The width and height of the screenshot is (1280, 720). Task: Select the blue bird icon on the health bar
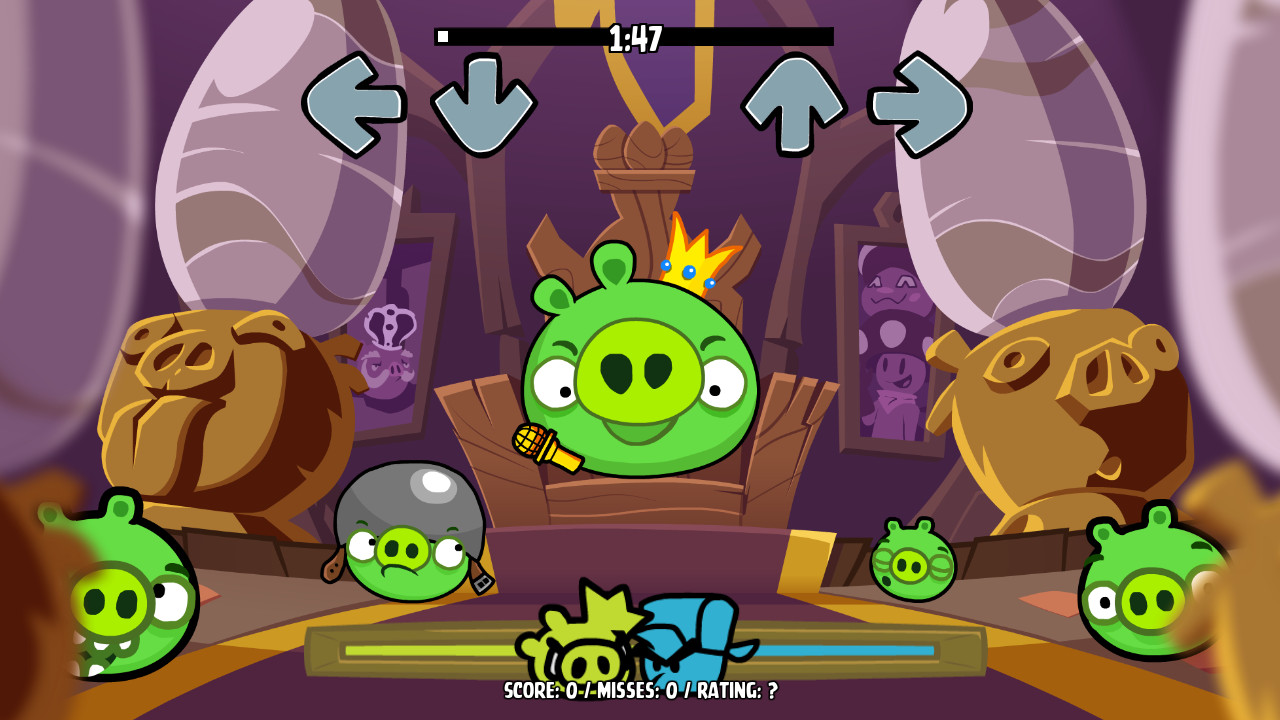coord(685,640)
